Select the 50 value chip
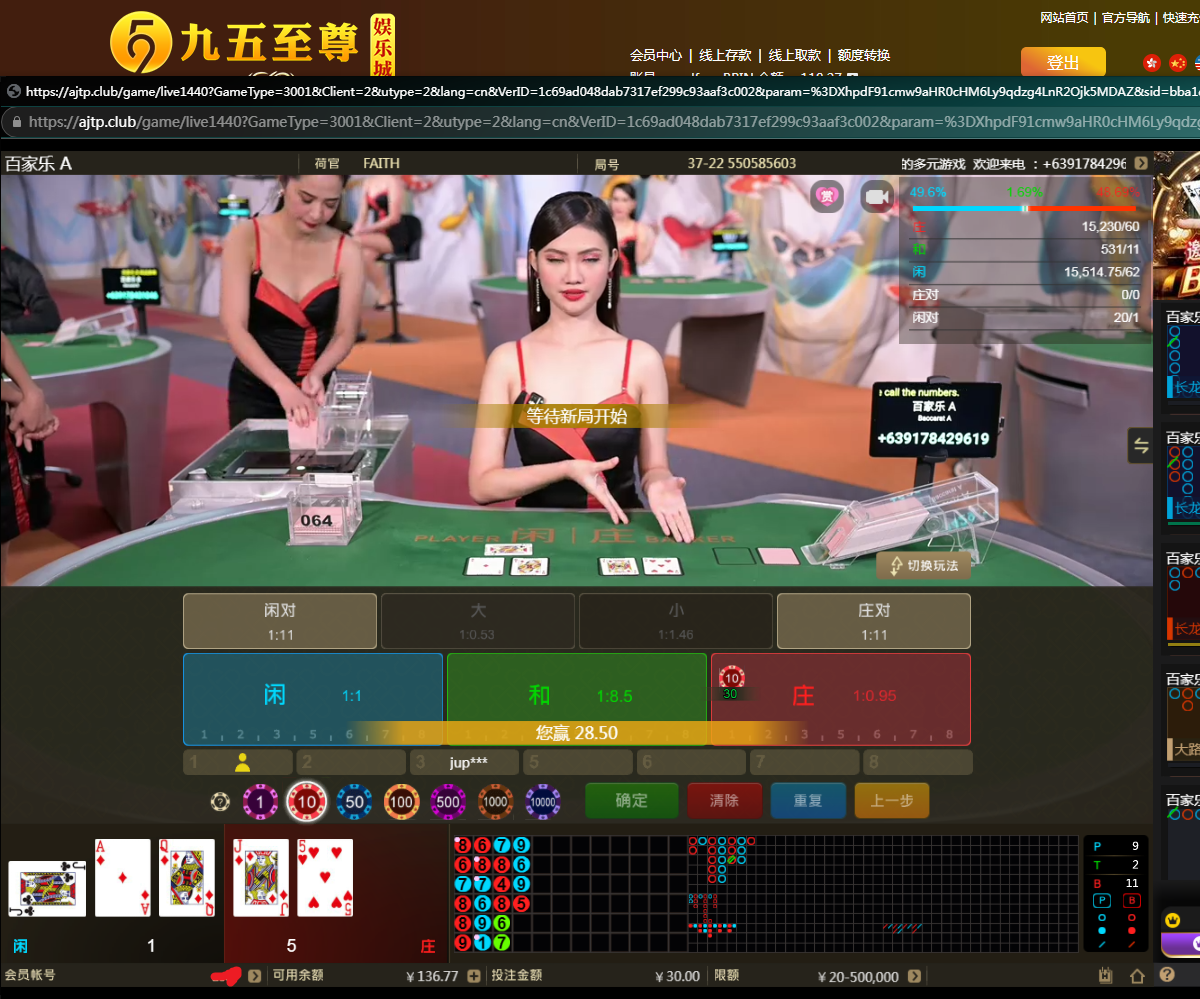The width and height of the screenshot is (1200, 999). click(x=354, y=801)
